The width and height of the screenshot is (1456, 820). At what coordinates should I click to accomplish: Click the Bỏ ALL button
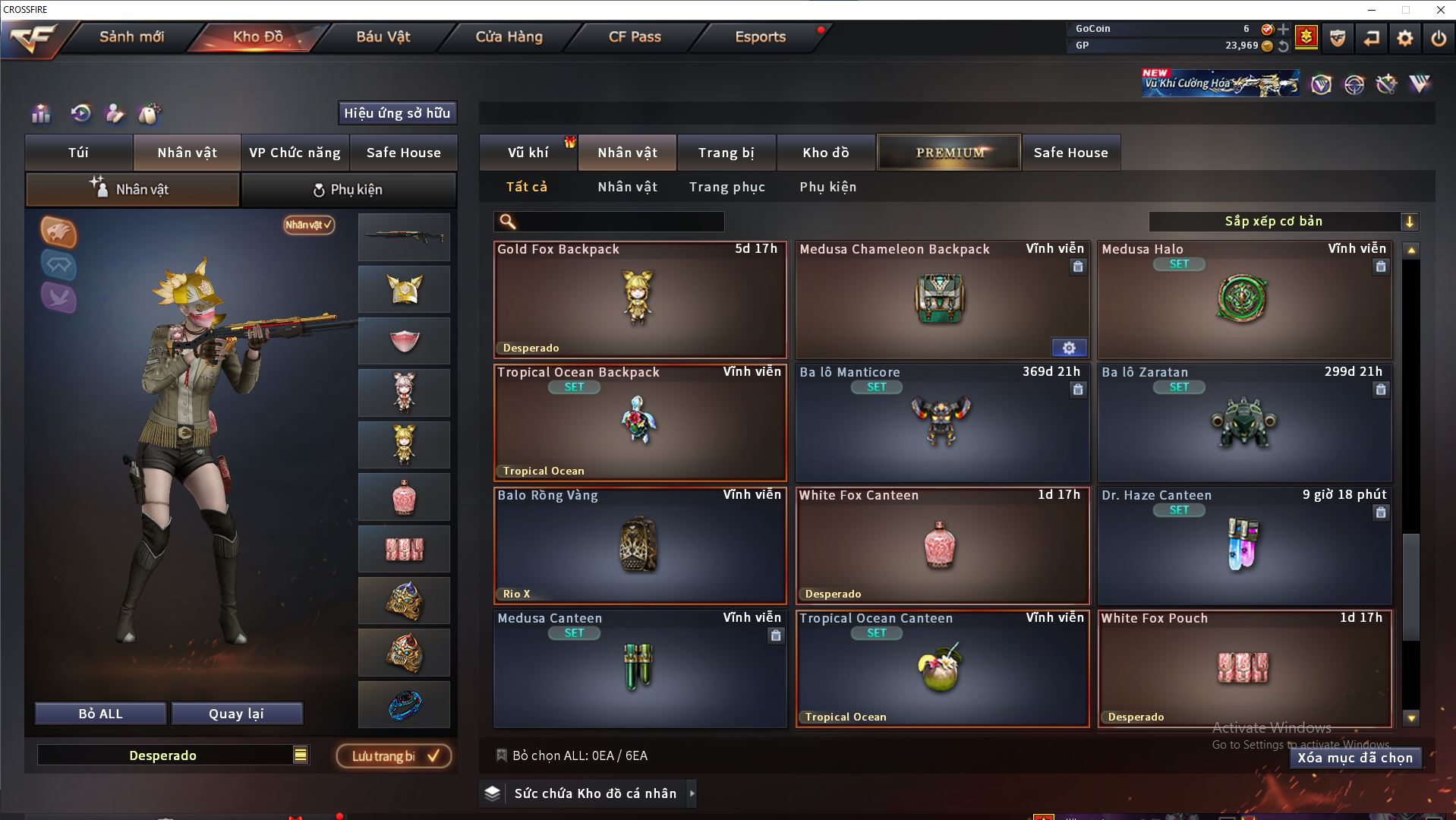pos(100,714)
